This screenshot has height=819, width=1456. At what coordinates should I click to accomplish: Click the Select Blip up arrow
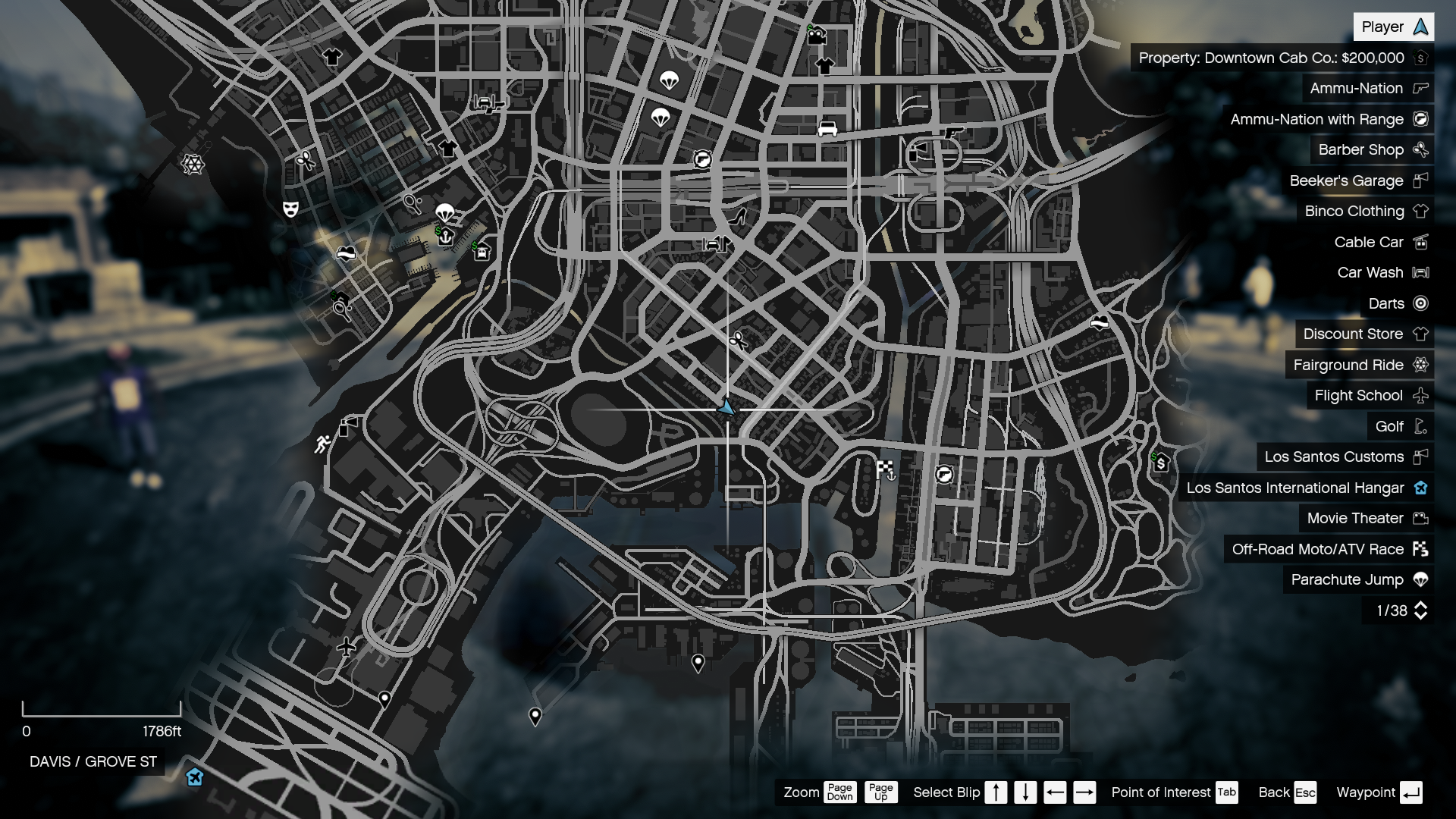(x=996, y=792)
